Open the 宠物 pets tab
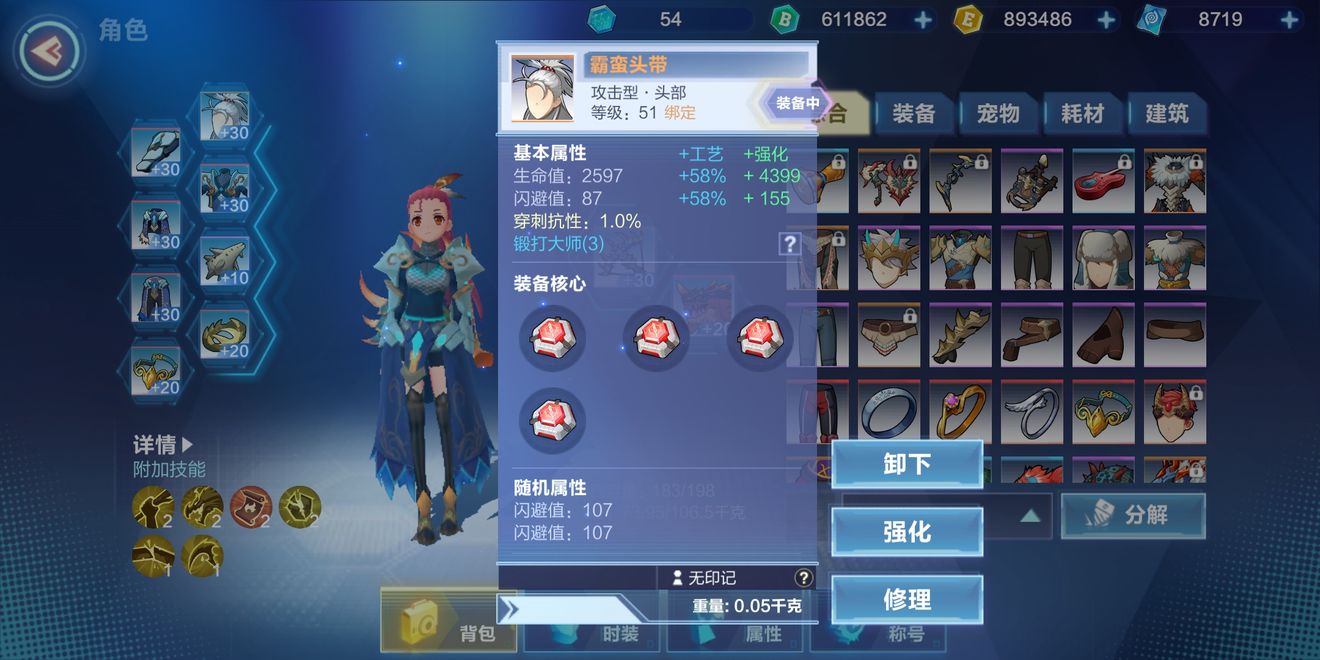 [x=998, y=114]
